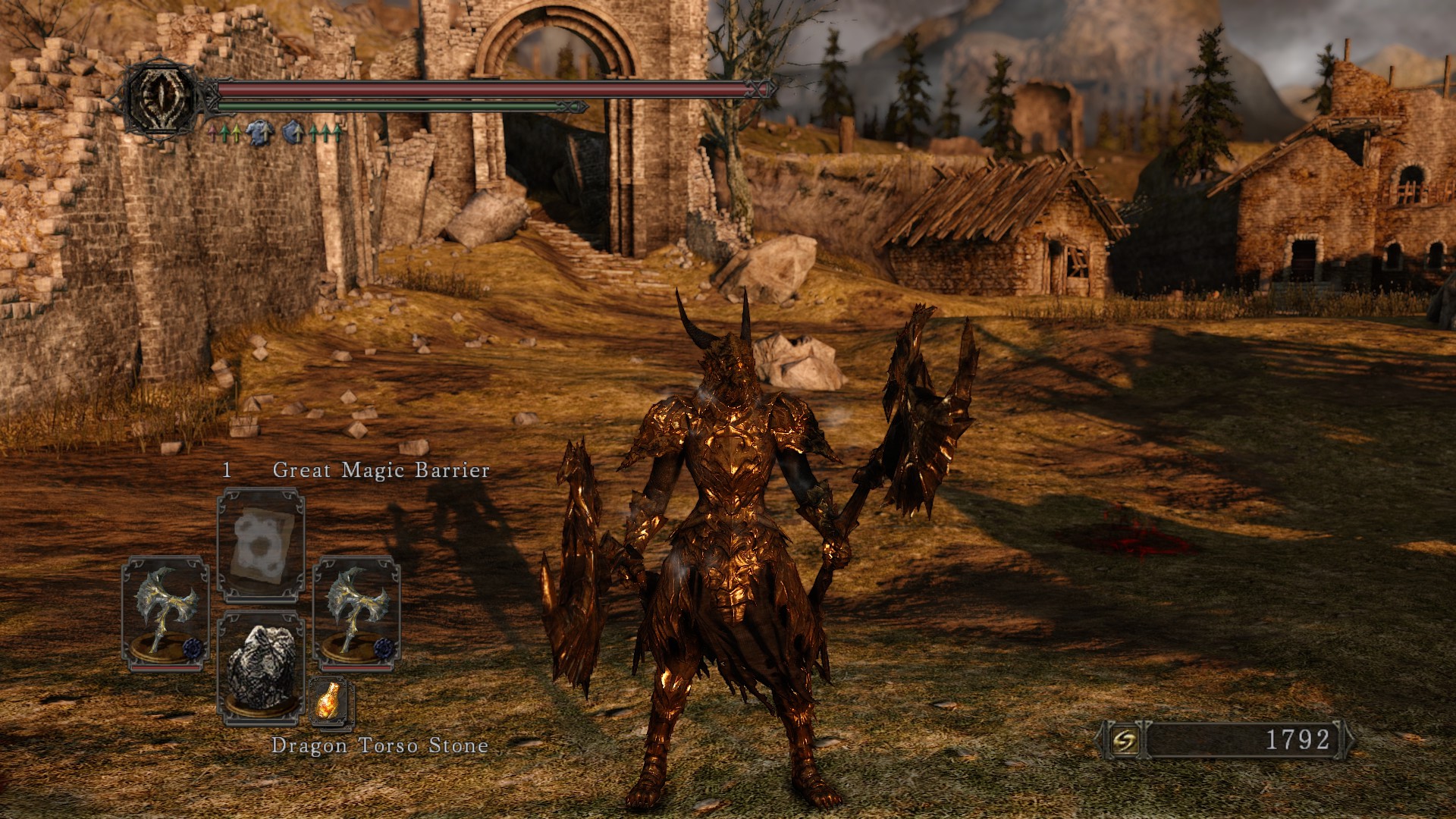Click the small orange next-item slot

331,700
